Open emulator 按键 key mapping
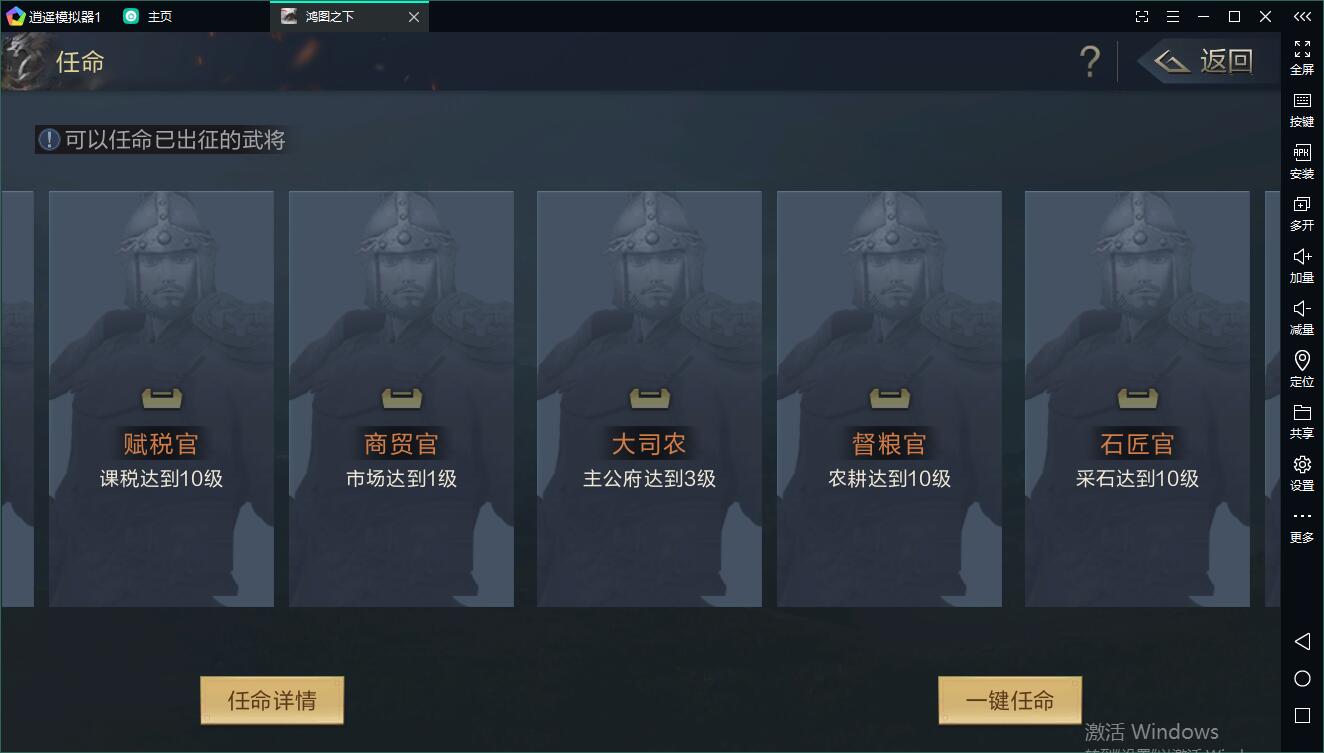1324x753 pixels. [1302, 109]
